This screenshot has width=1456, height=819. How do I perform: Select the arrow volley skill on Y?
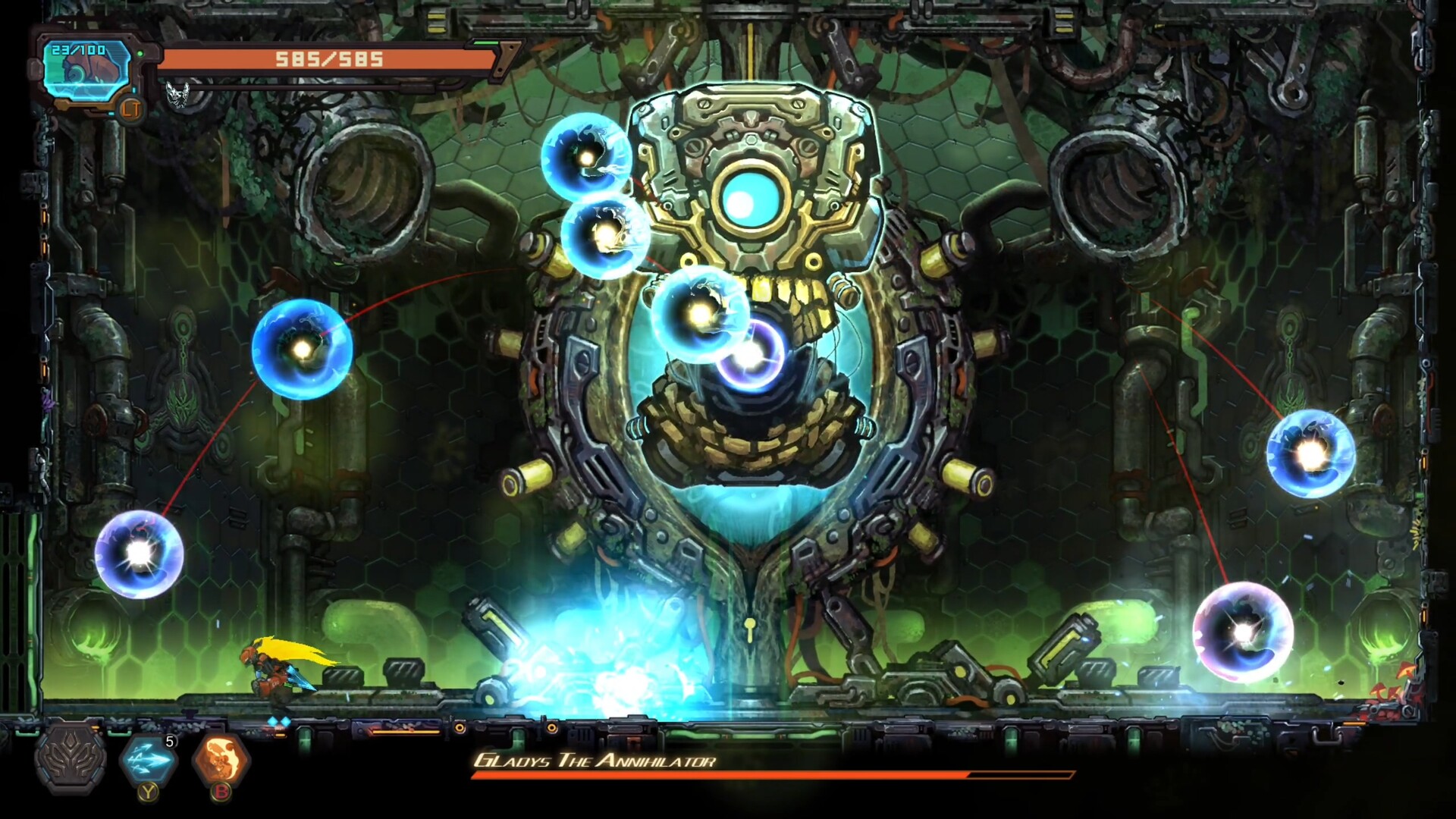(x=148, y=761)
